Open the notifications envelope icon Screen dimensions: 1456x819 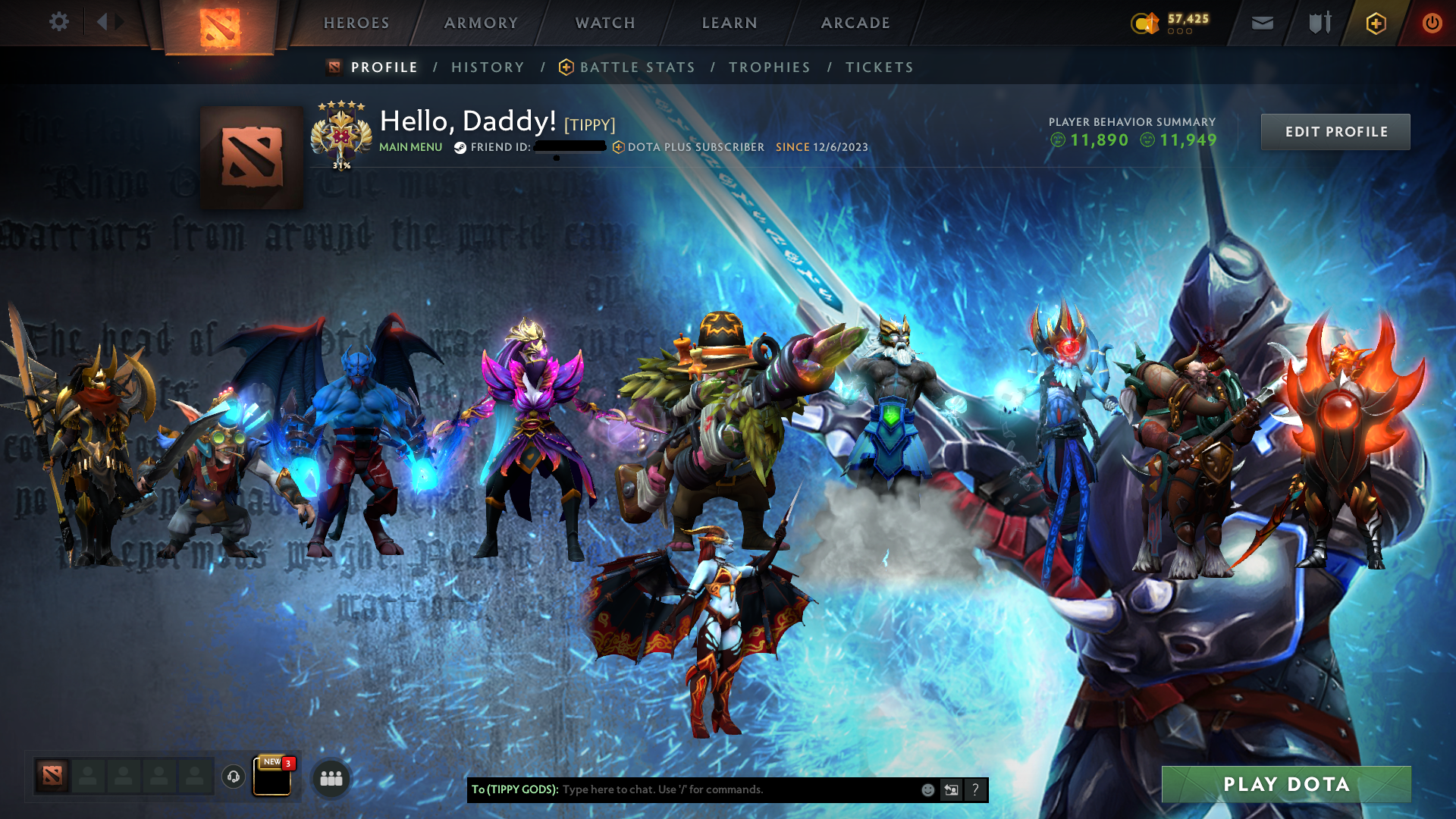1261,23
